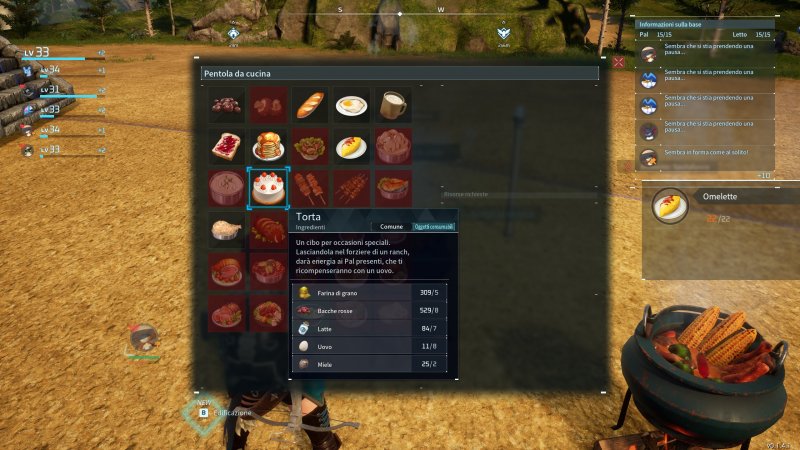Select the fried egg recipe

click(351, 104)
